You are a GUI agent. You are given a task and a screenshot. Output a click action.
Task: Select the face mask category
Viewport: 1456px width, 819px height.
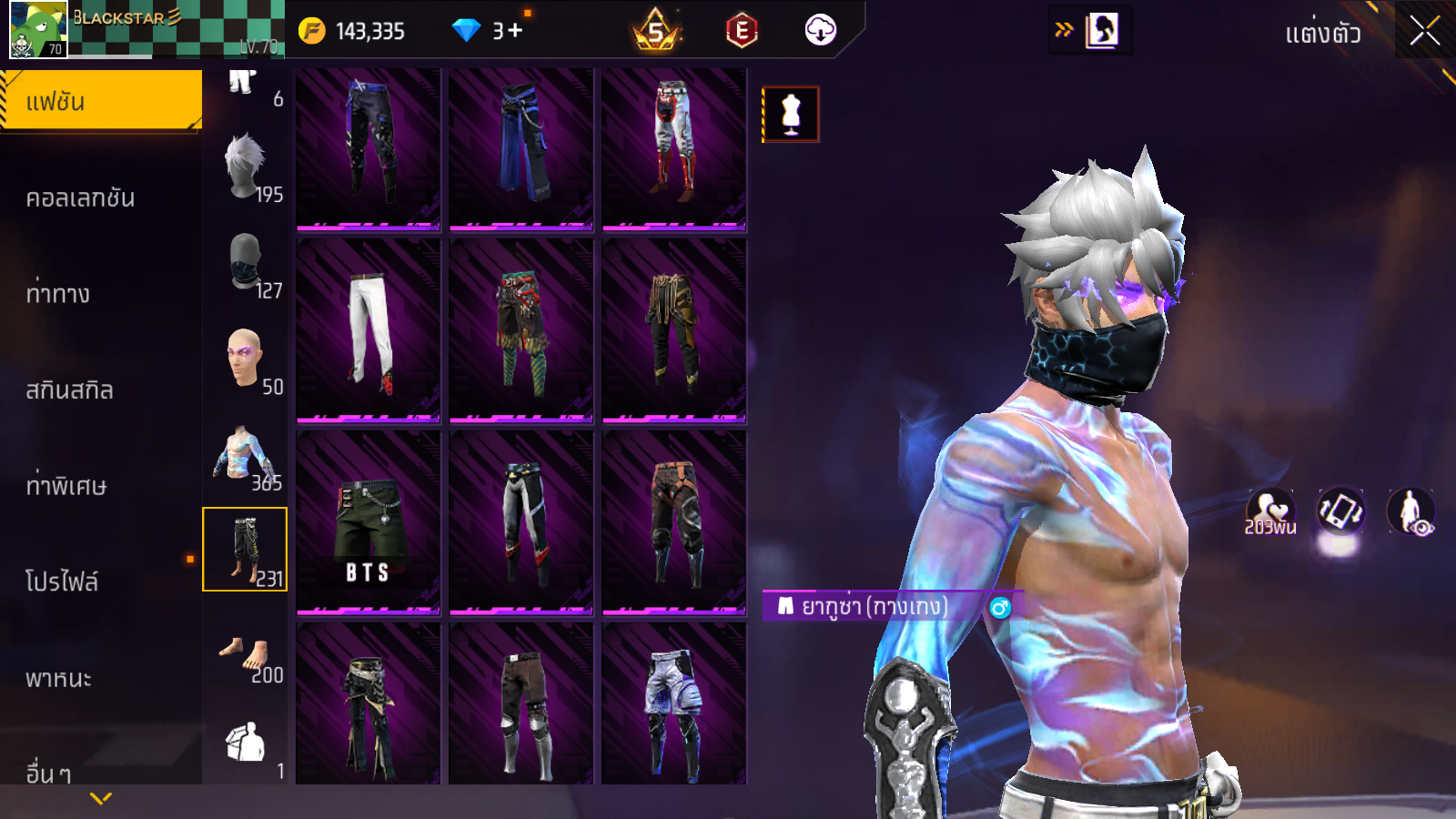pyautogui.click(x=245, y=263)
